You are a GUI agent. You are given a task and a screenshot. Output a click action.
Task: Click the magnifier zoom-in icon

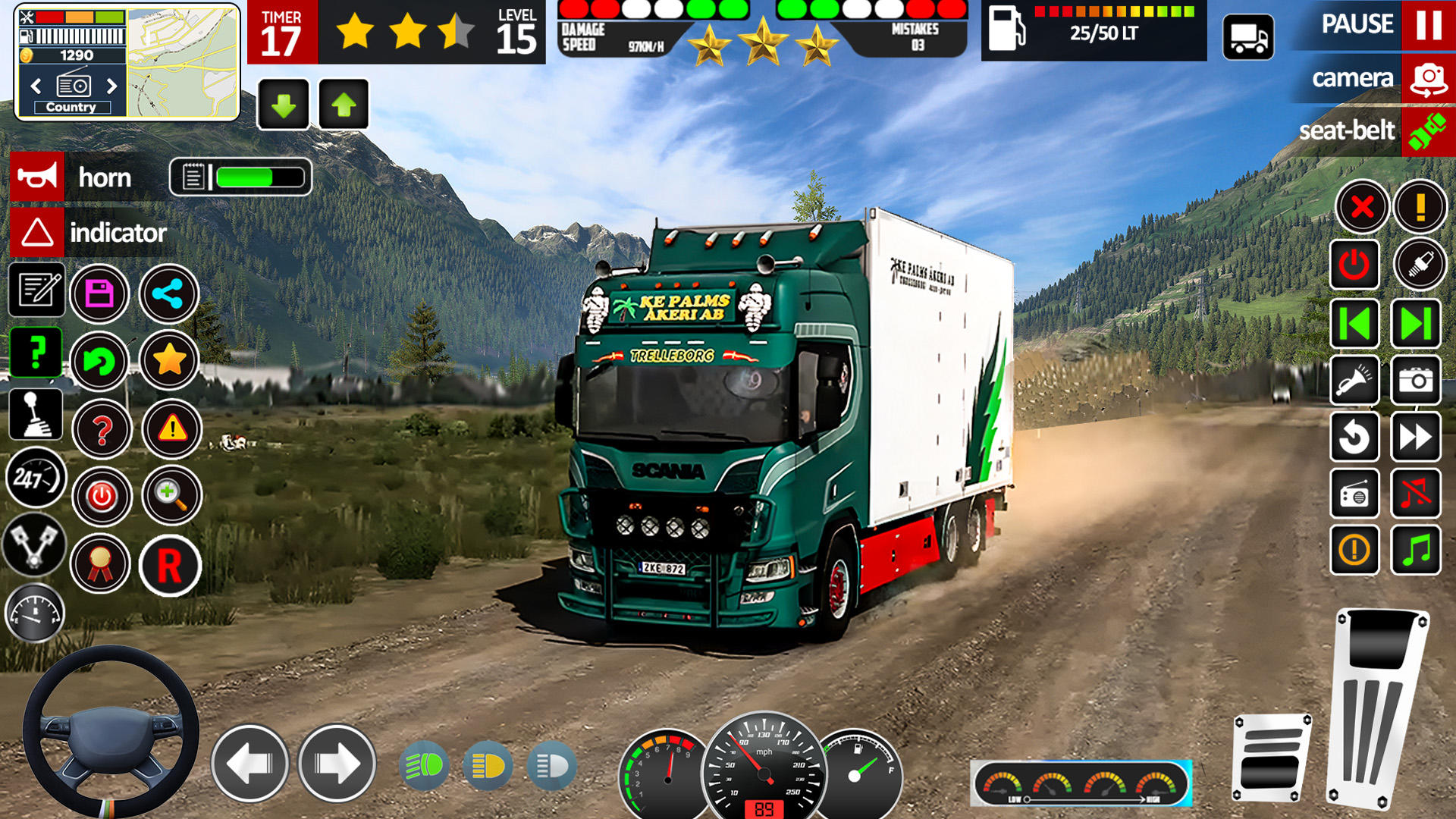171,496
